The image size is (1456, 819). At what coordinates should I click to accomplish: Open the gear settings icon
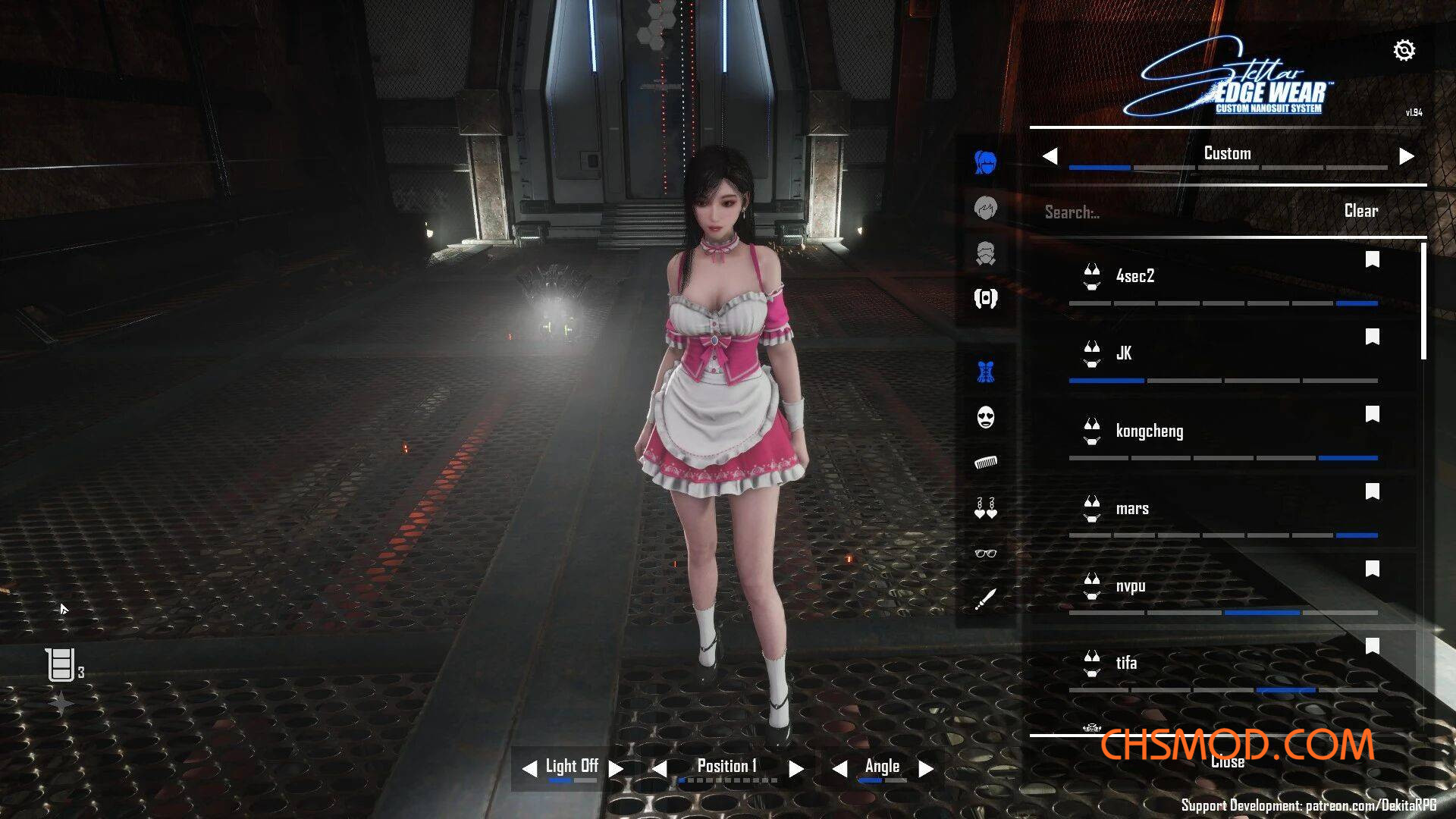pos(1404,50)
